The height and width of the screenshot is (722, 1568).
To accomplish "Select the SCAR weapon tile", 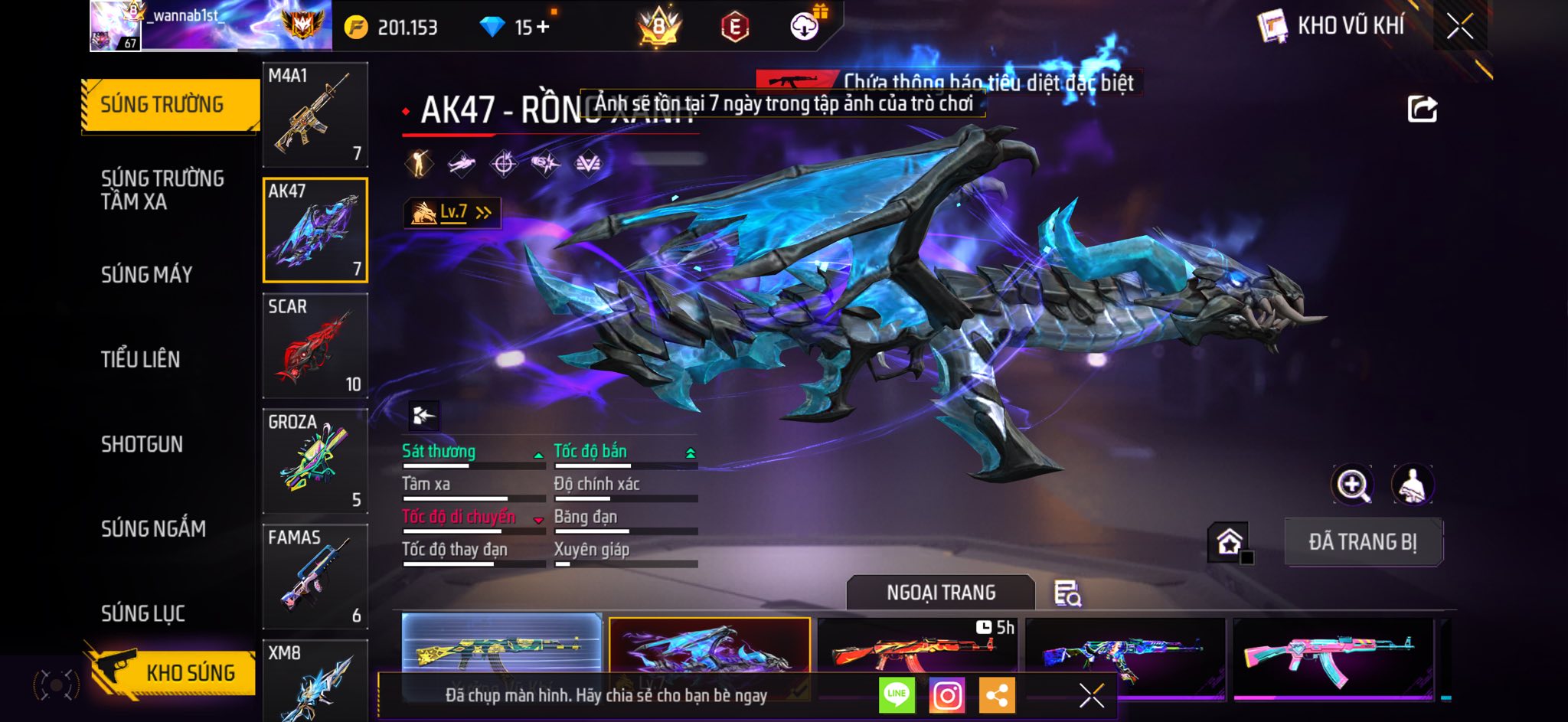I will [x=315, y=345].
